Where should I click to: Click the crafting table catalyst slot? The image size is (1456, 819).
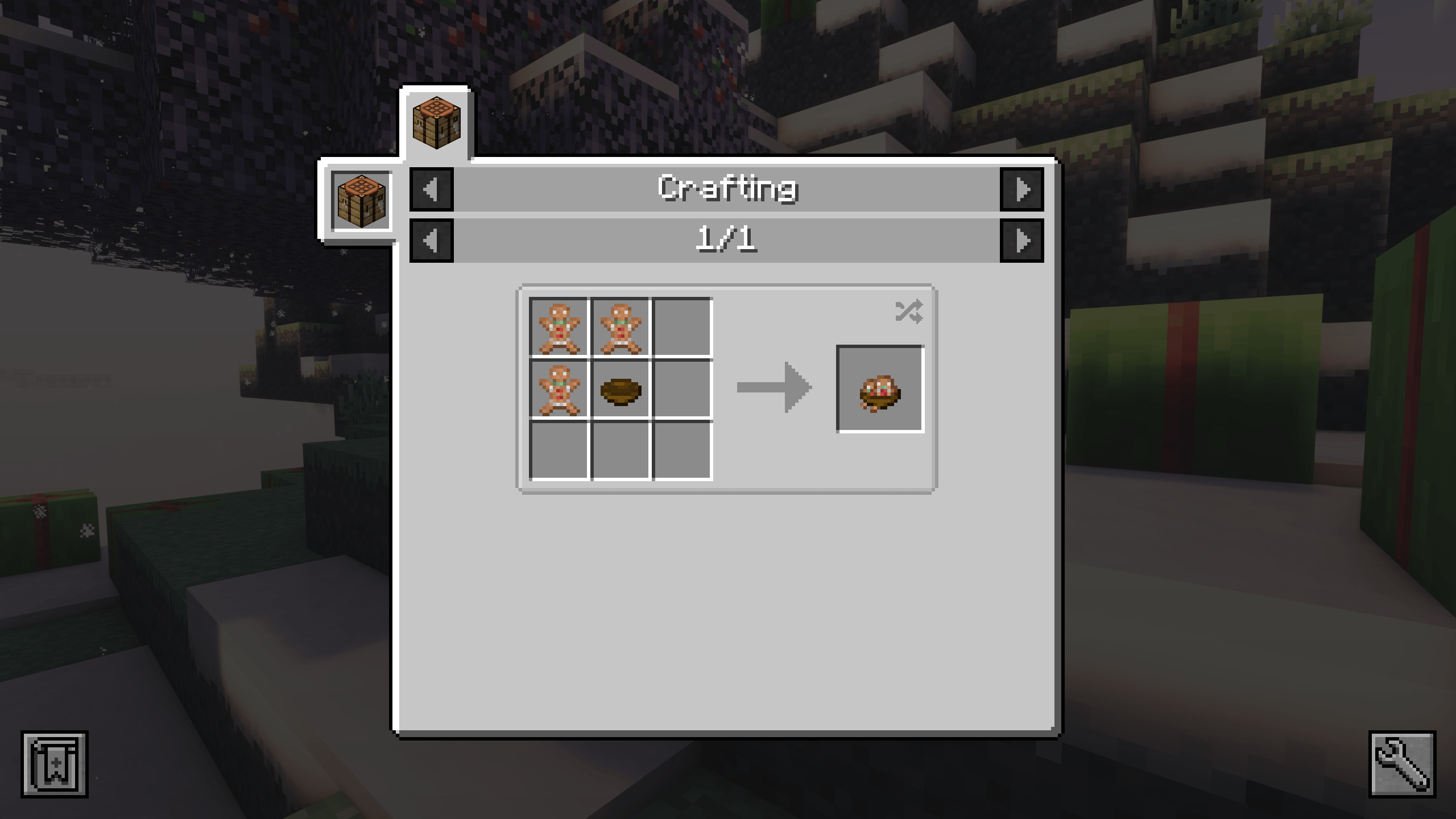362,201
